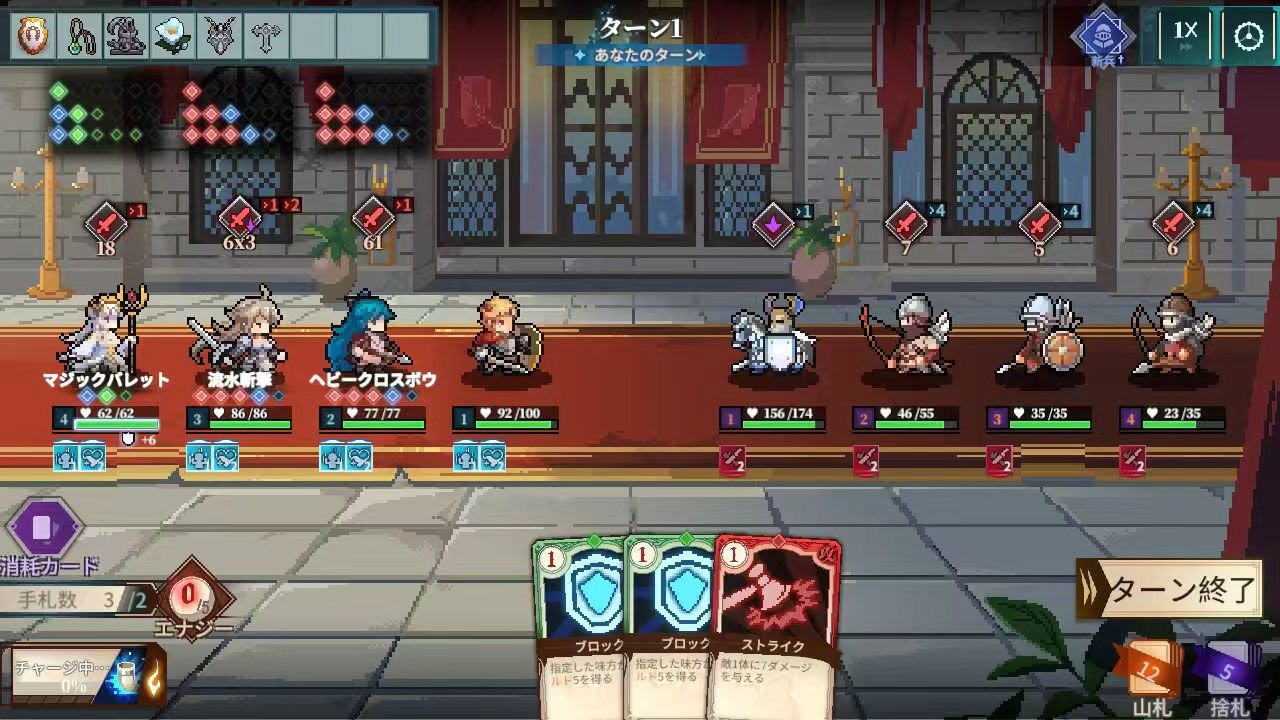Open the 捨札 discard pile
This screenshot has width=1280, height=720.
click(x=1233, y=668)
